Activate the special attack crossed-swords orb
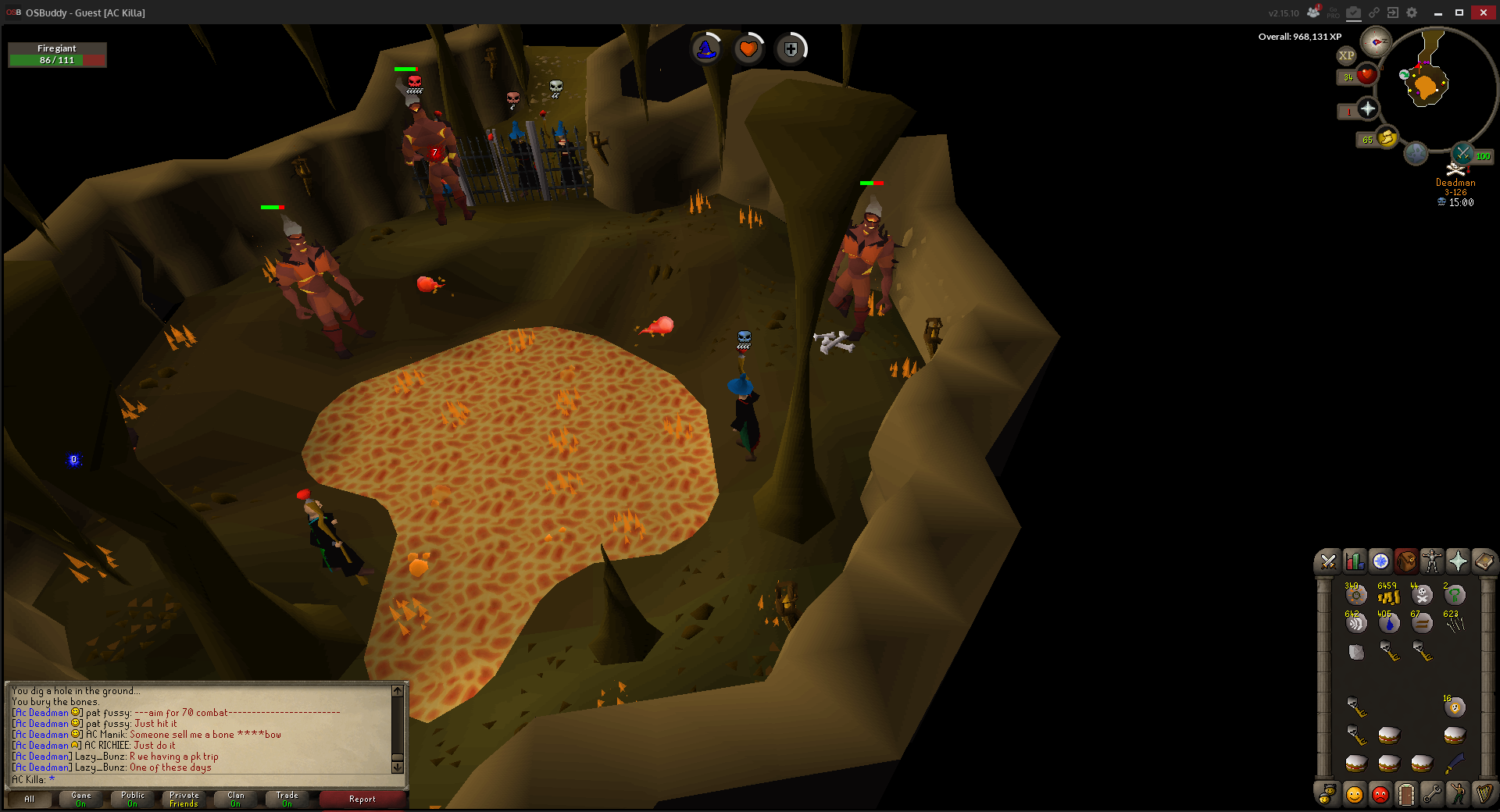 [x=1462, y=154]
